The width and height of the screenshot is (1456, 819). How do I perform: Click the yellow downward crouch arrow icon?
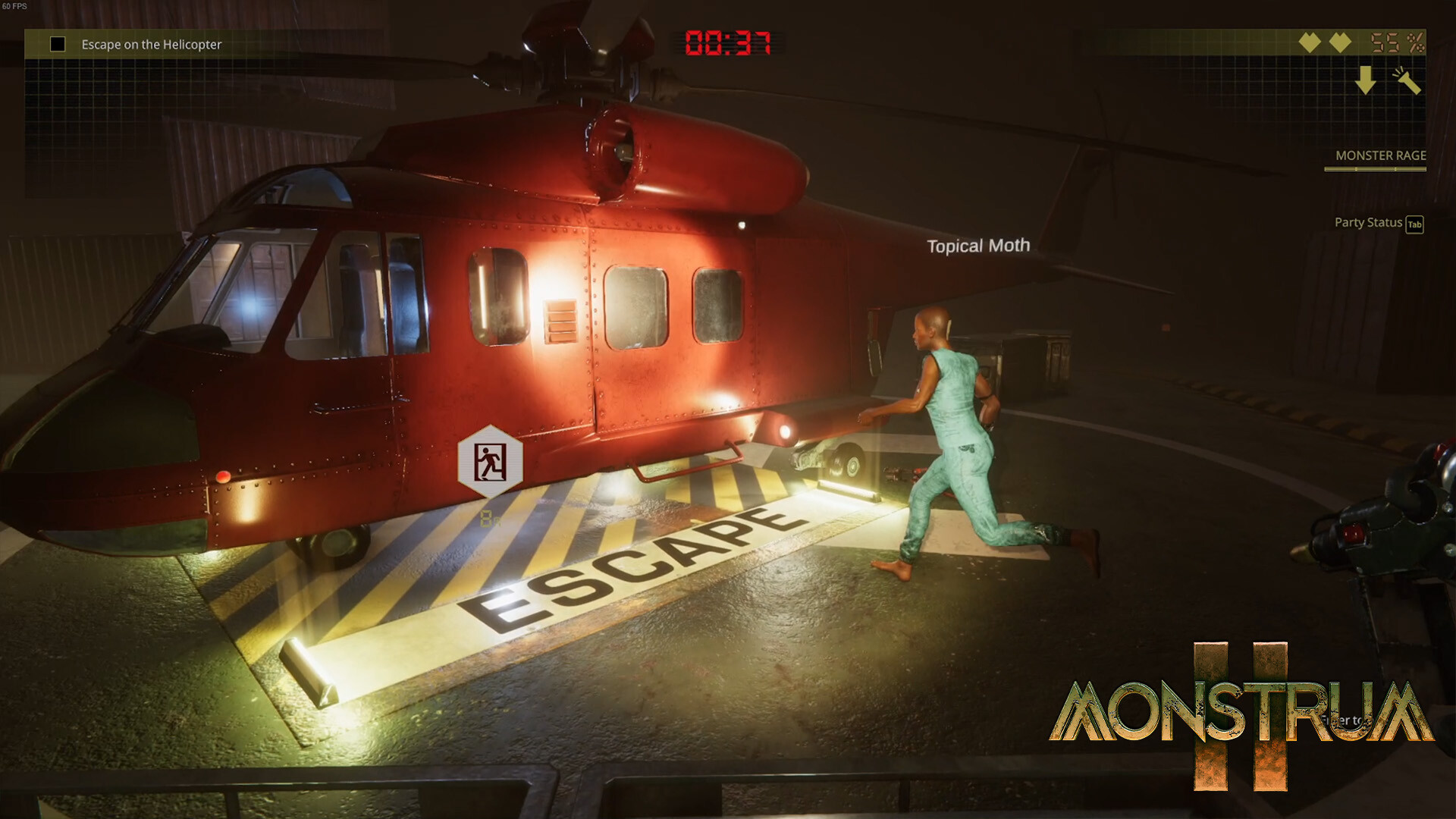coord(1367,78)
